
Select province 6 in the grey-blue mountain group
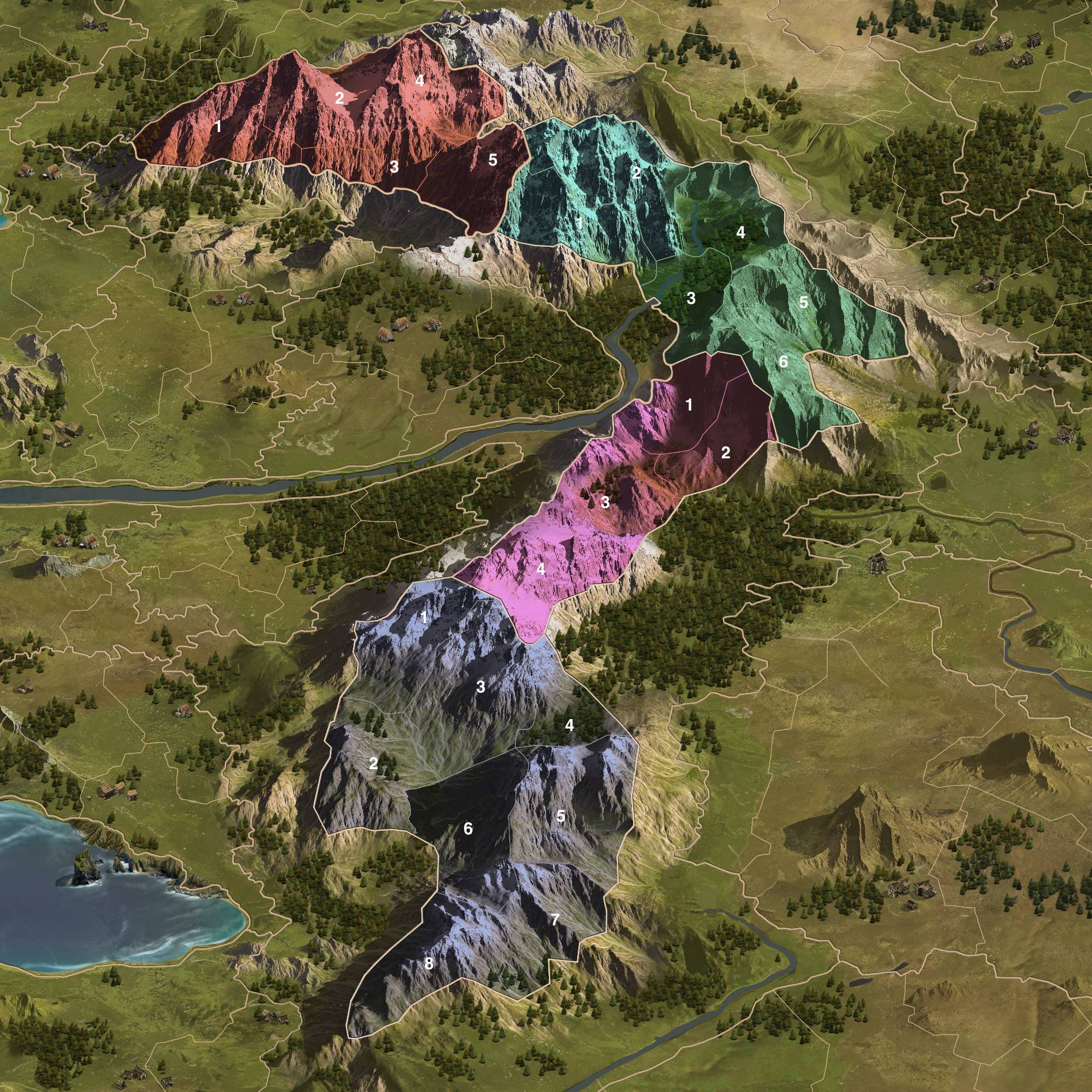[468, 829]
